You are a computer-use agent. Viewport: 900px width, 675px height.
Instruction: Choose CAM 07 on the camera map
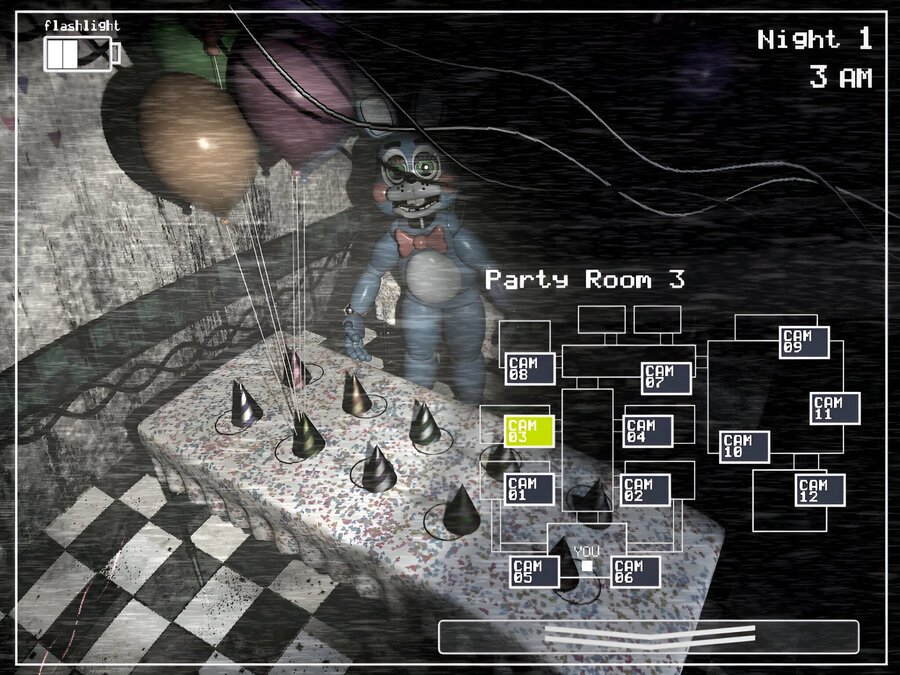coord(666,378)
